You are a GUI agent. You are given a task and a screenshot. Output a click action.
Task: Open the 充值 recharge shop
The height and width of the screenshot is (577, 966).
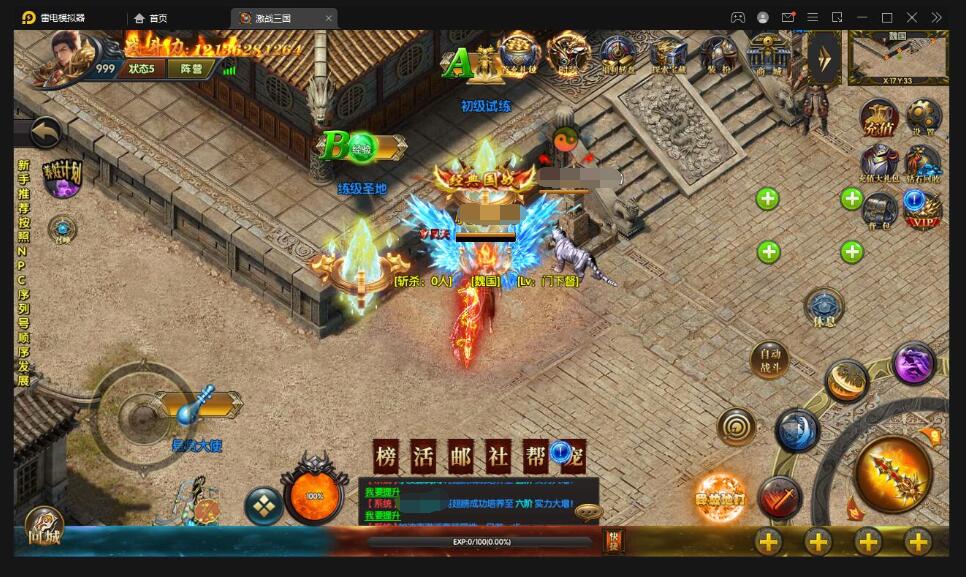coord(879,119)
